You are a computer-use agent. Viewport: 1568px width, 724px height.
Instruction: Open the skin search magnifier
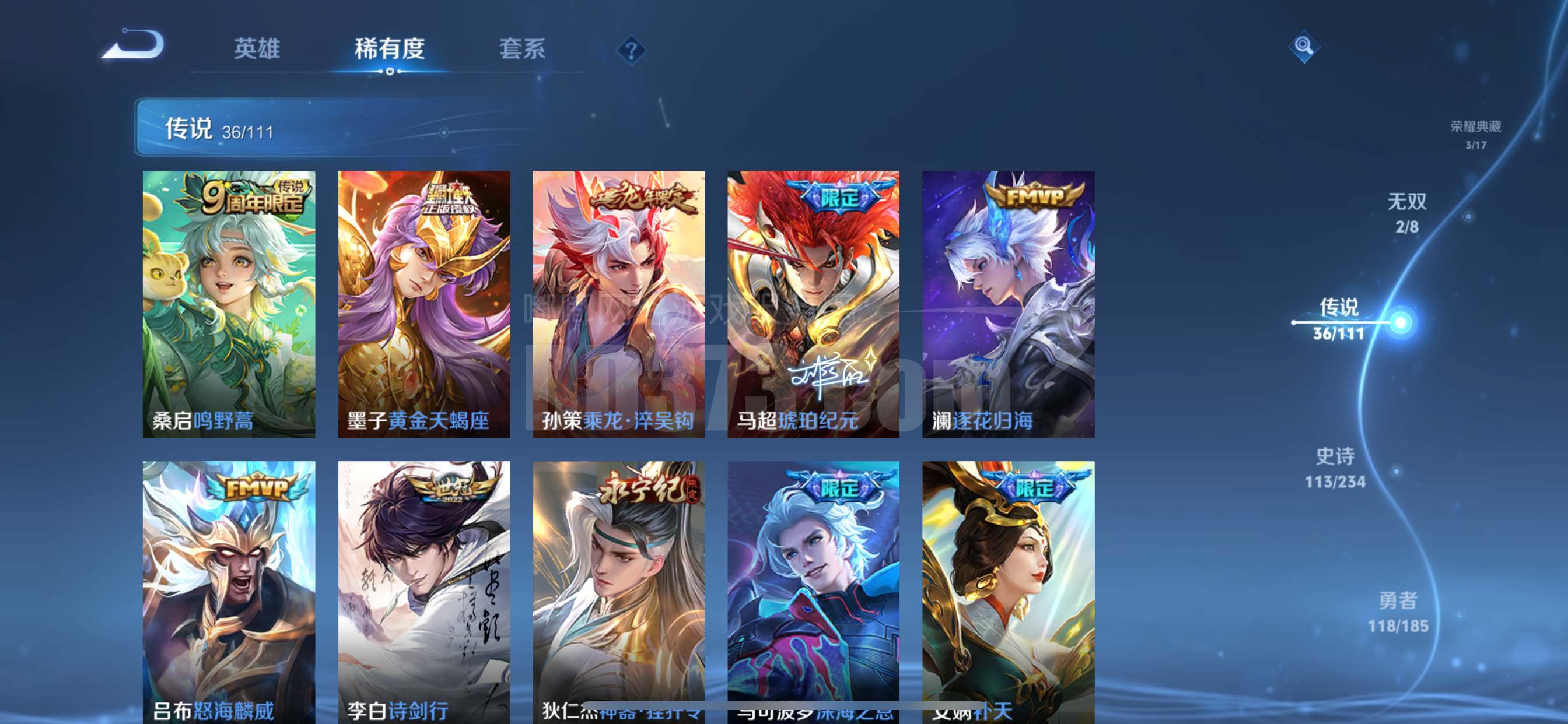[x=1303, y=46]
